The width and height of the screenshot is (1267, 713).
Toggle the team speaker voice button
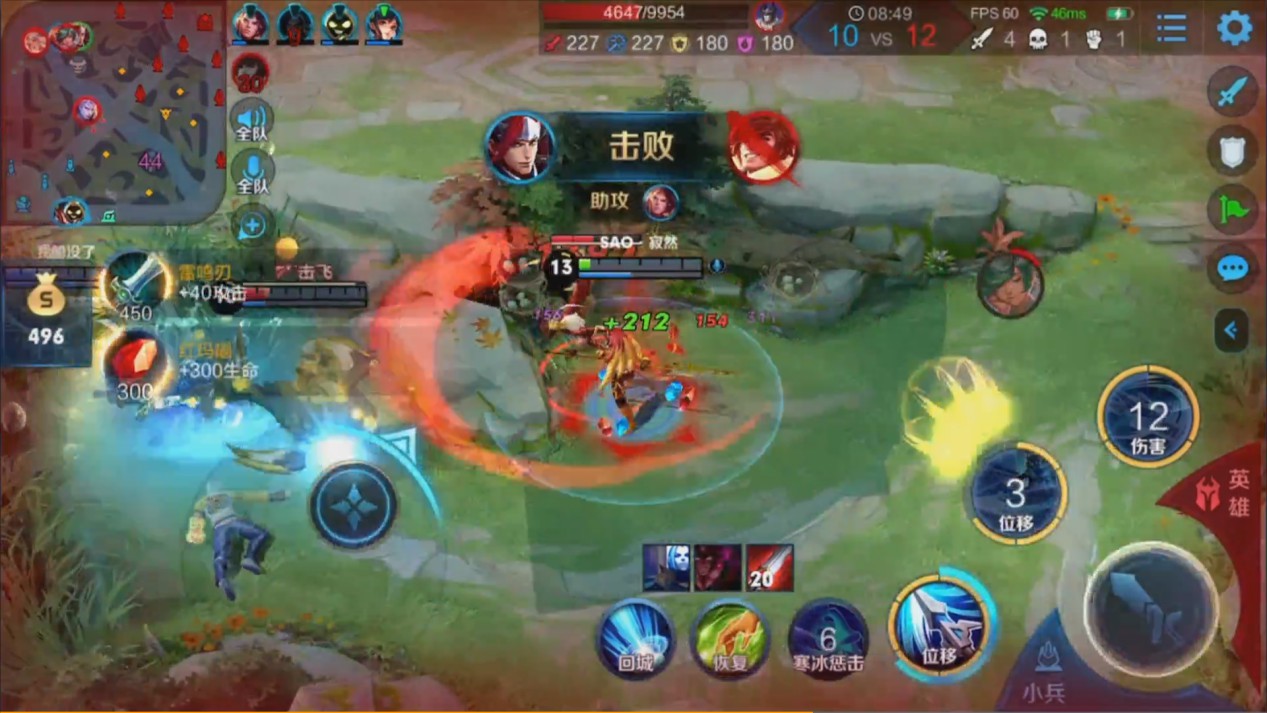pos(252,119)
